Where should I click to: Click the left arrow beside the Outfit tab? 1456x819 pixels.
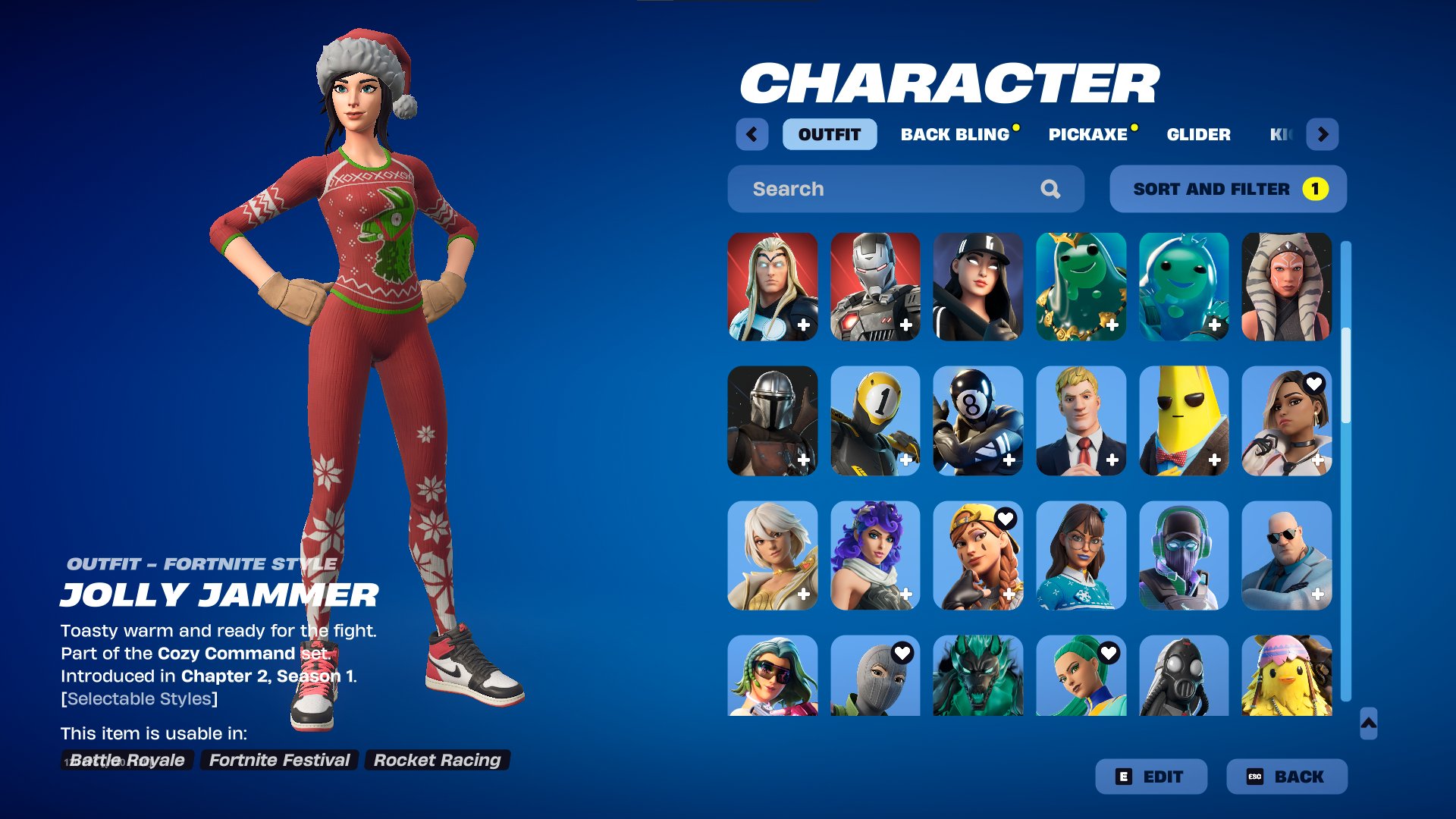(752, 134)
